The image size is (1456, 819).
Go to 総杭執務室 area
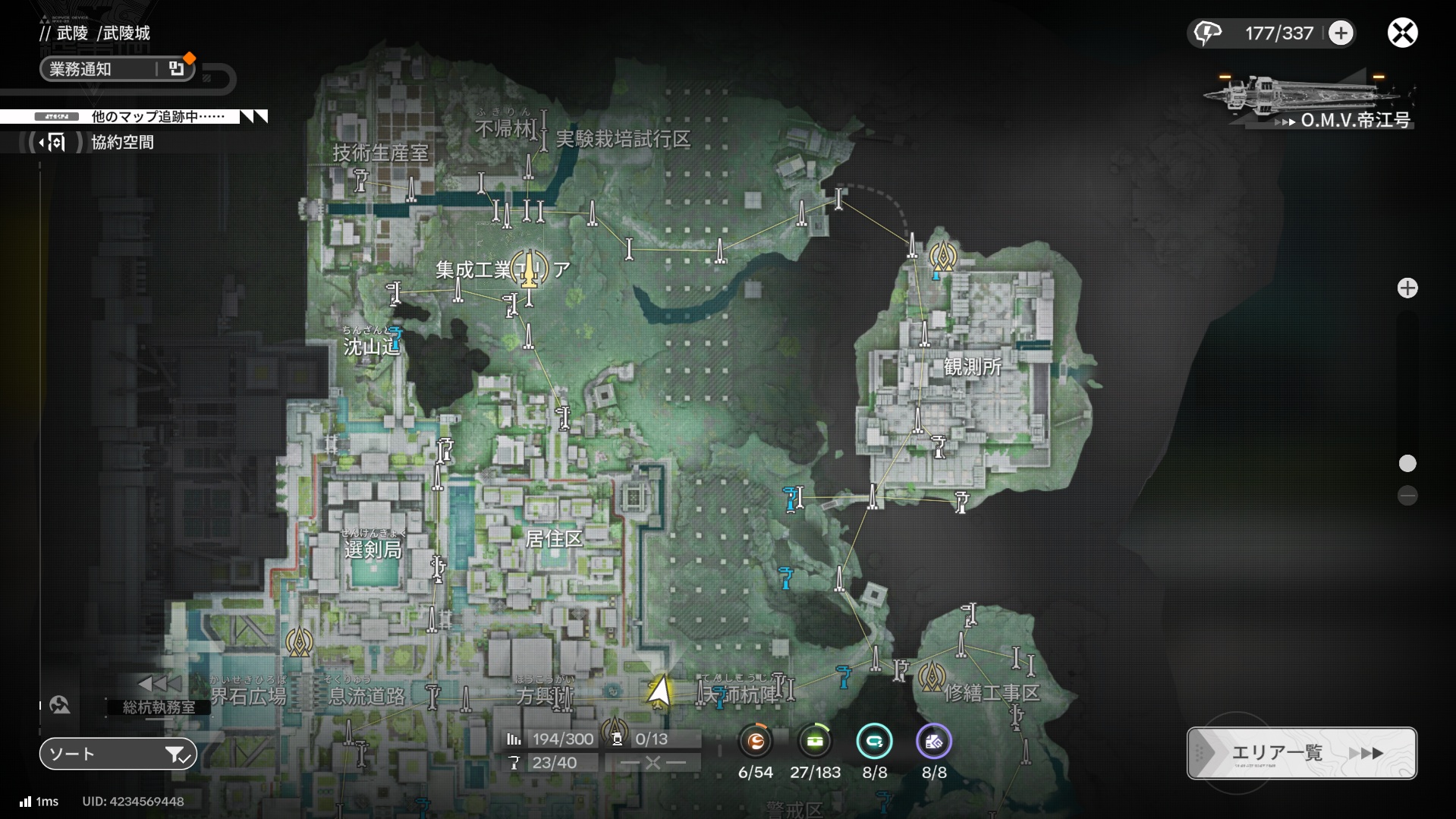[159, 707]
